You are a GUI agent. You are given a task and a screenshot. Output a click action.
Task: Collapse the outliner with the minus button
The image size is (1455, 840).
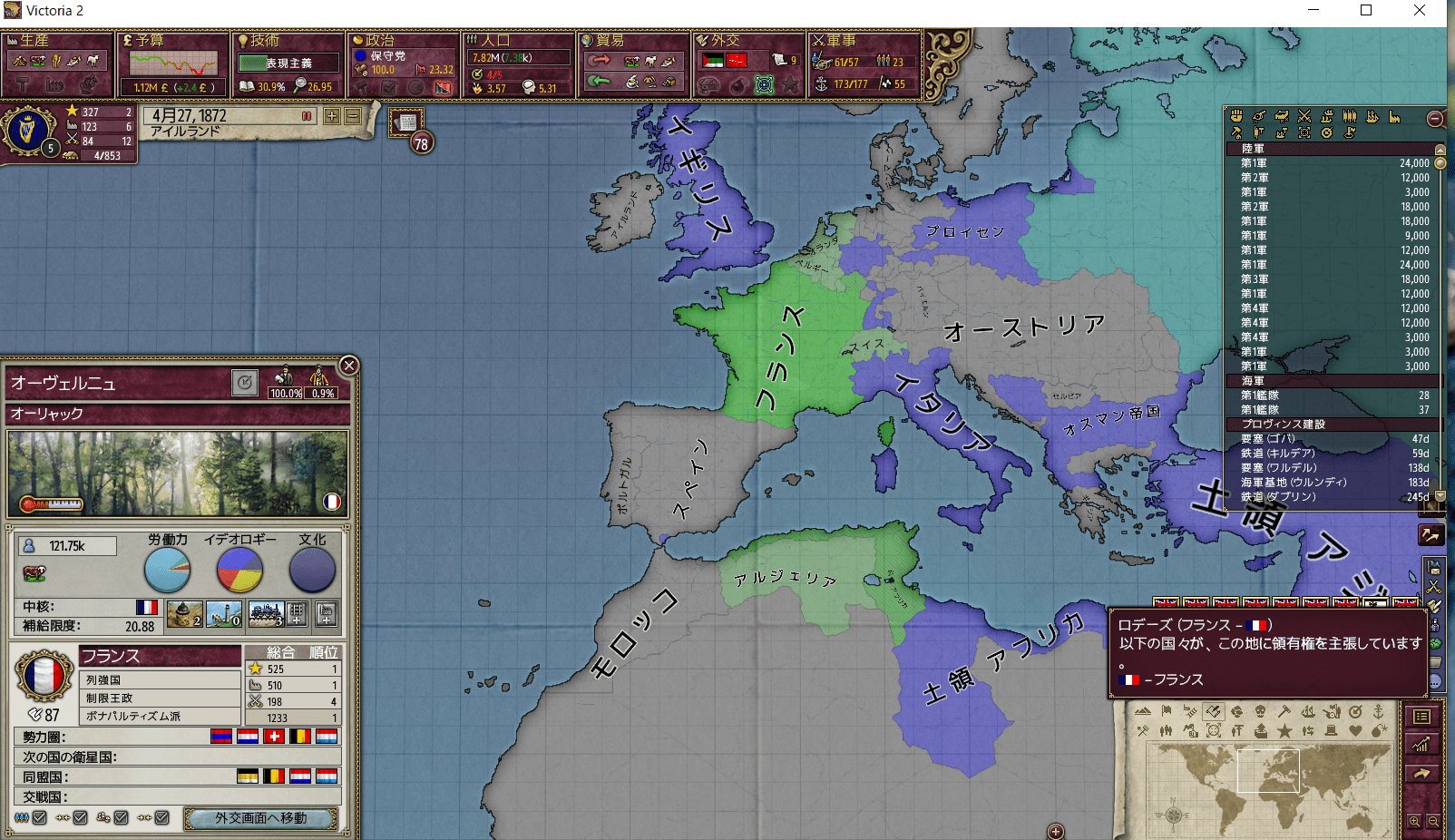[x=1434, y=118]
